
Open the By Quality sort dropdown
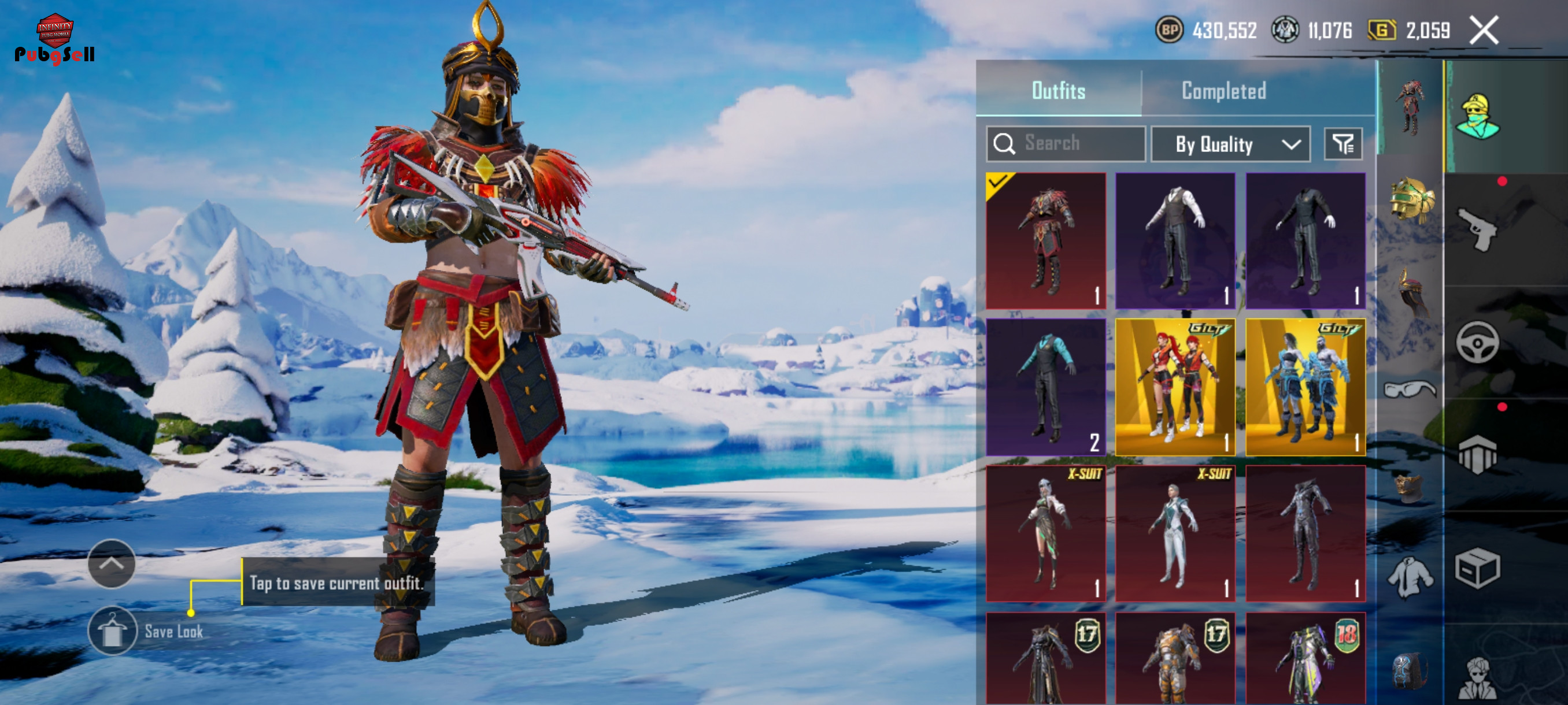click(1230, 144)
